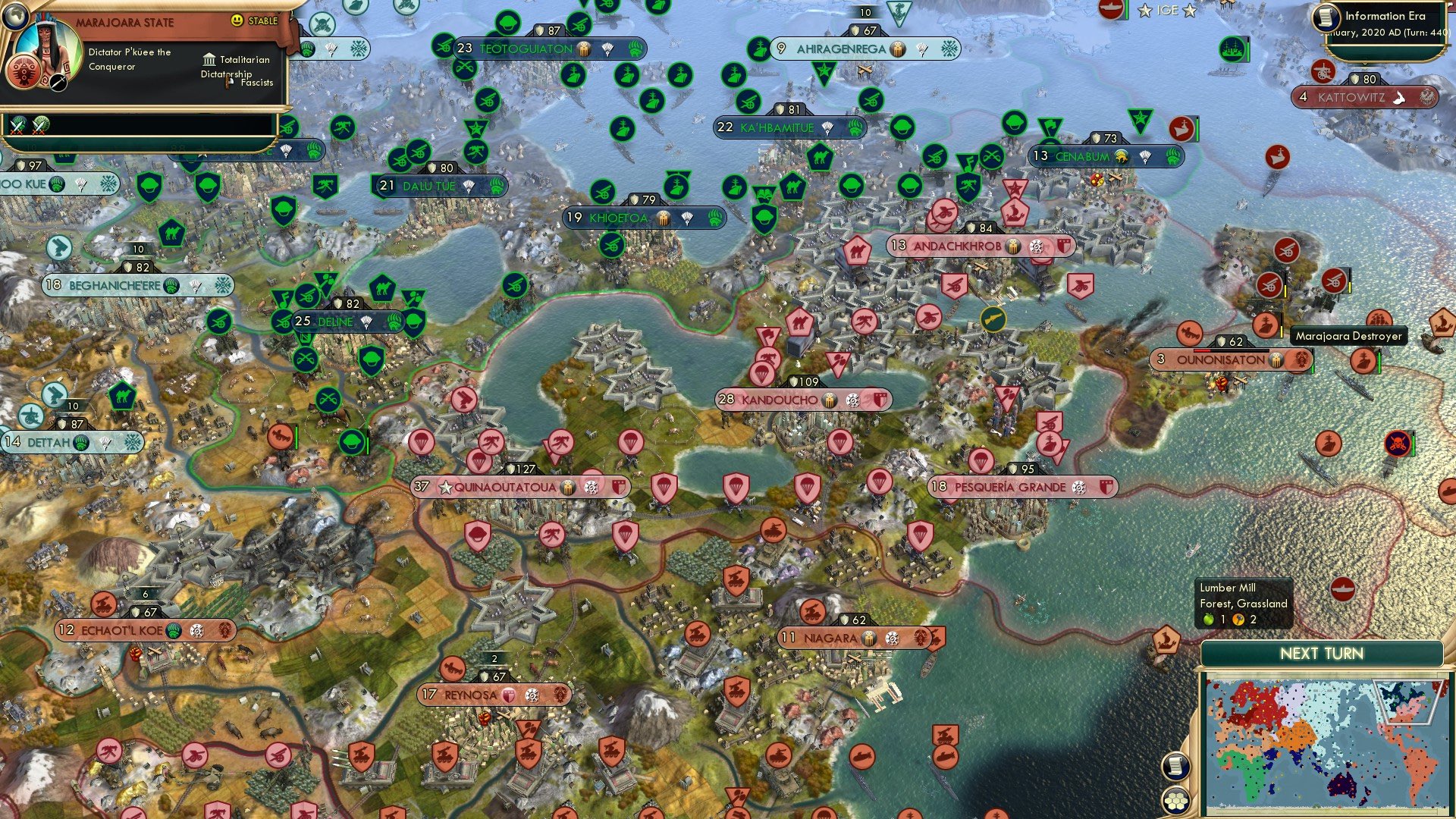Open the notification log scroll beside the minimap

pos(1175,766)
